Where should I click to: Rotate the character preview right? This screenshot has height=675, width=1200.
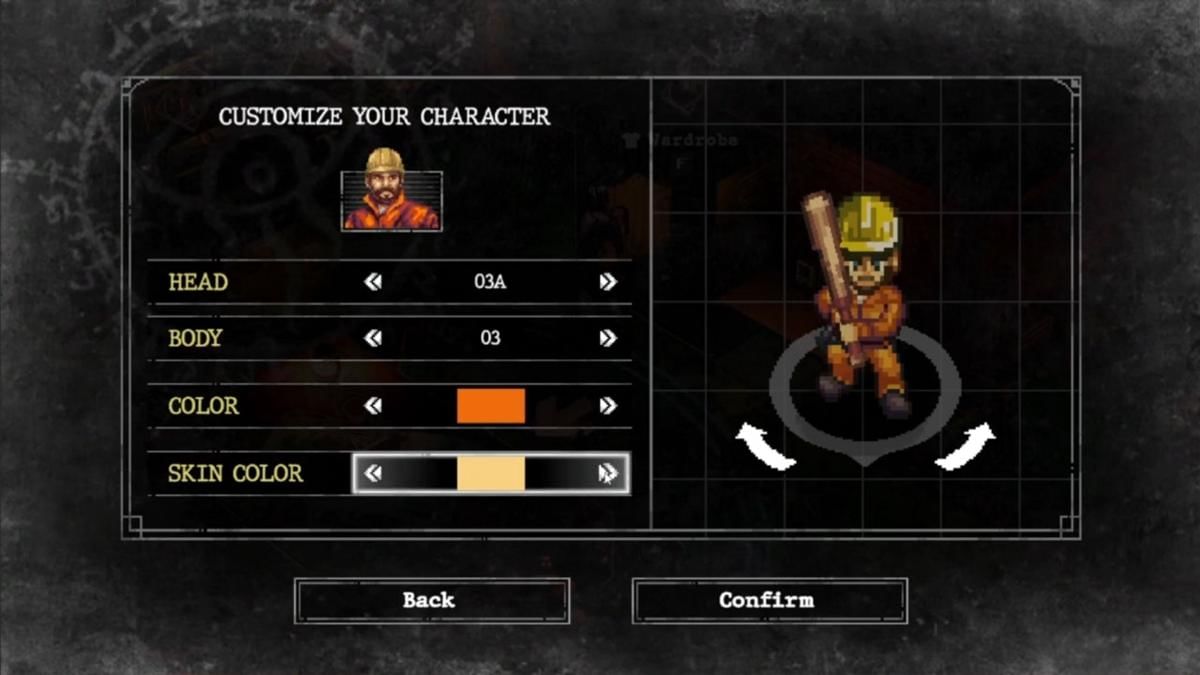(x=966, y=446)
